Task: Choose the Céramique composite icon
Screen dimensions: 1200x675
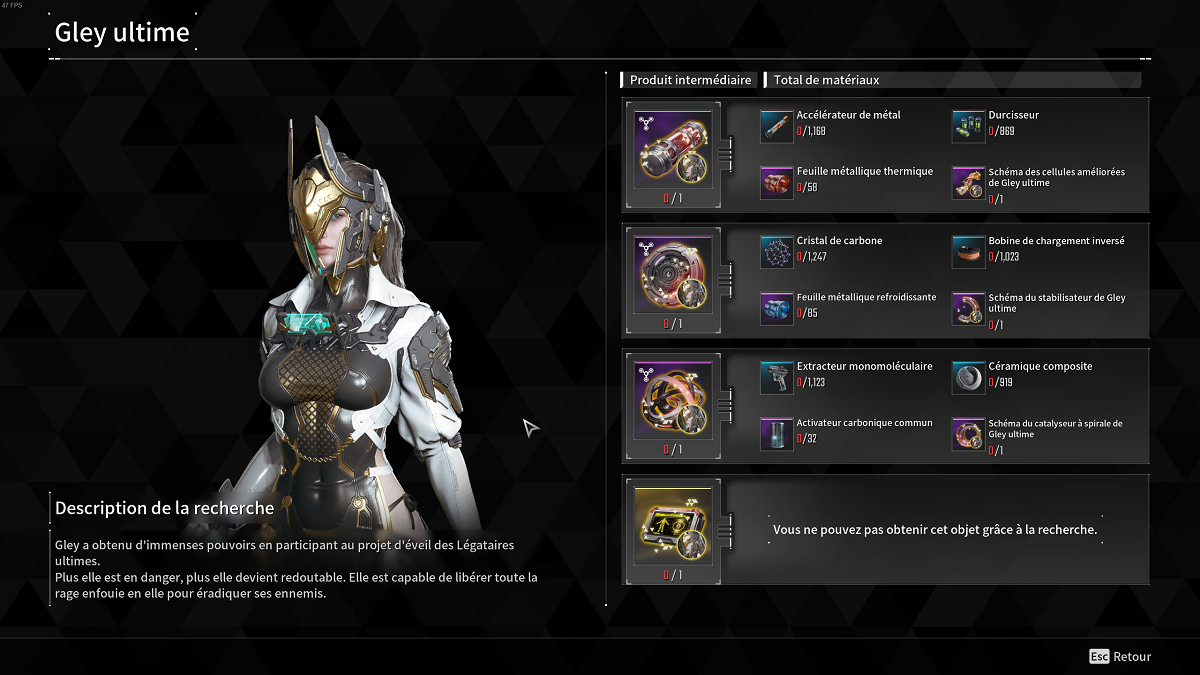Action: (x=968, y=377)
